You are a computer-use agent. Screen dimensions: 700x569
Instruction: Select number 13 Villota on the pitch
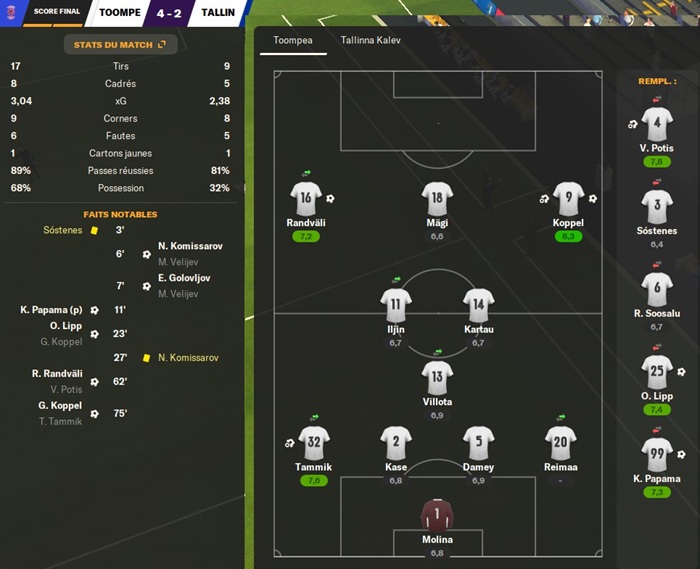[x=437, y=377]
